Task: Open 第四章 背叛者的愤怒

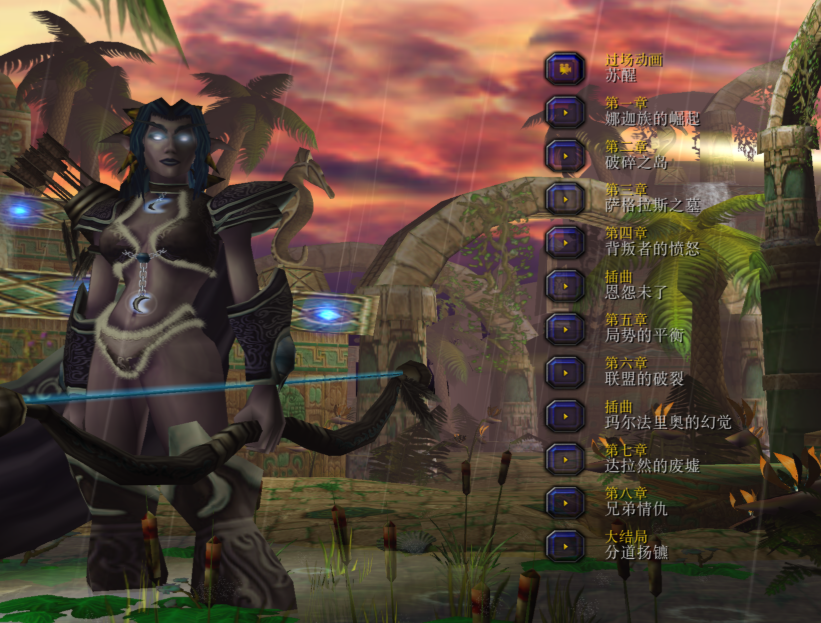Action: [x=565, y=242]
